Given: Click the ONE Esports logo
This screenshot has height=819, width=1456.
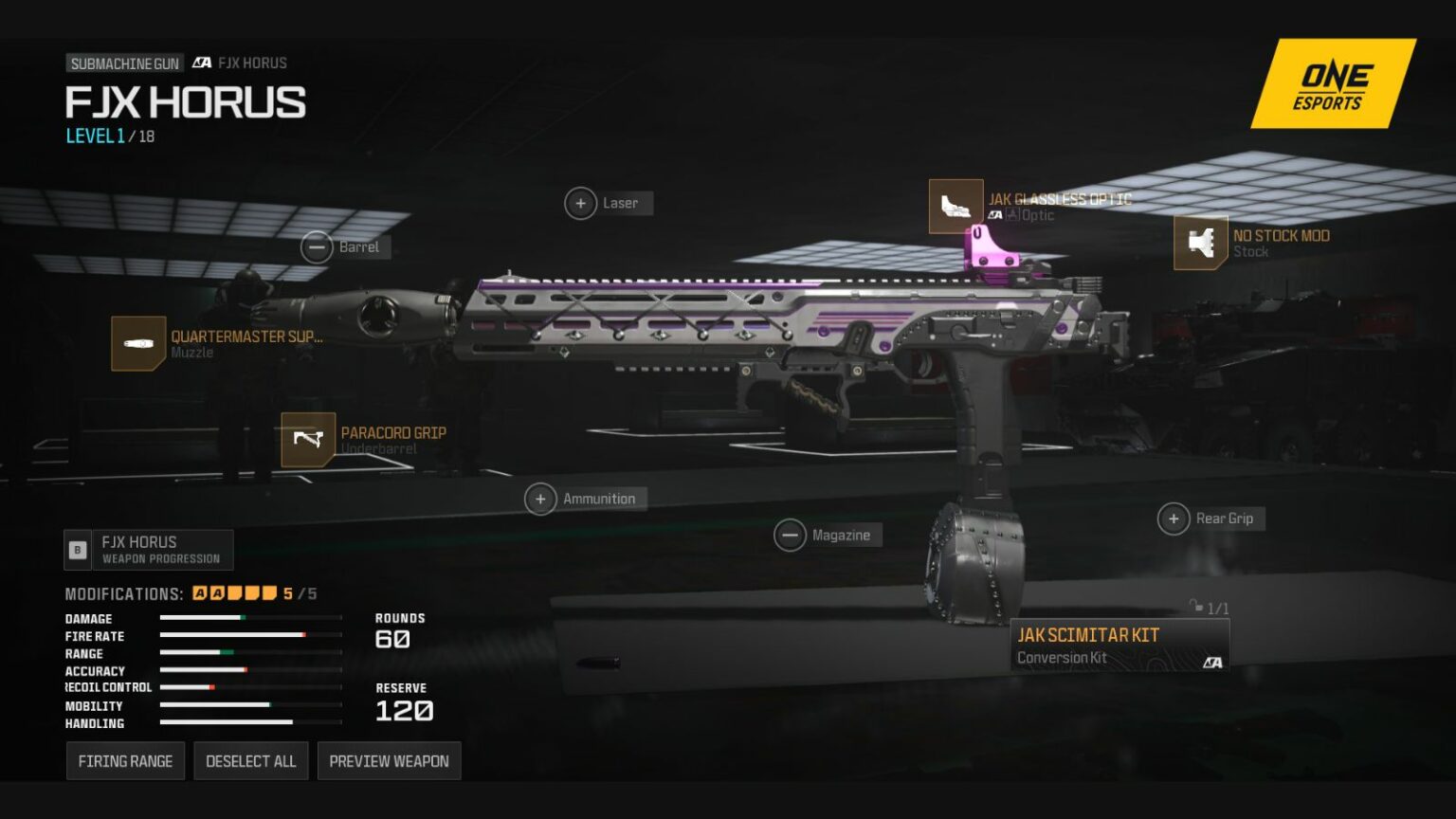Looking at the screenshot, I should tap(1332, 85).
